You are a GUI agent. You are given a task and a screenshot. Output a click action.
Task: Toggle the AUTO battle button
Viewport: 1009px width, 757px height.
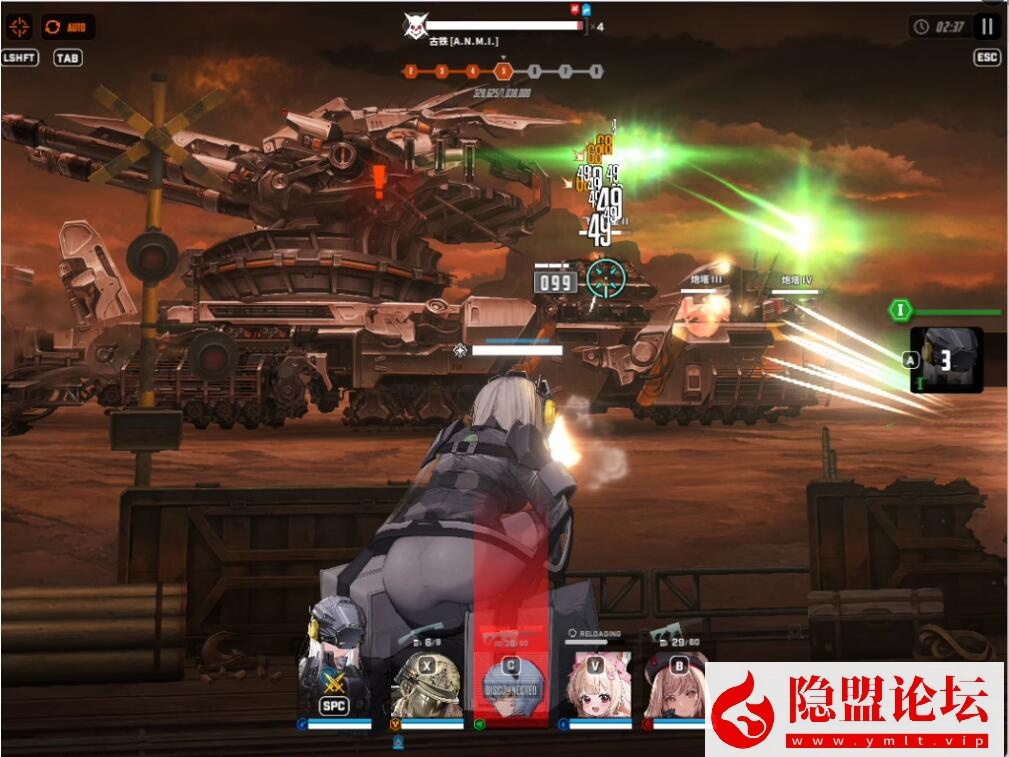coord(67,26)
